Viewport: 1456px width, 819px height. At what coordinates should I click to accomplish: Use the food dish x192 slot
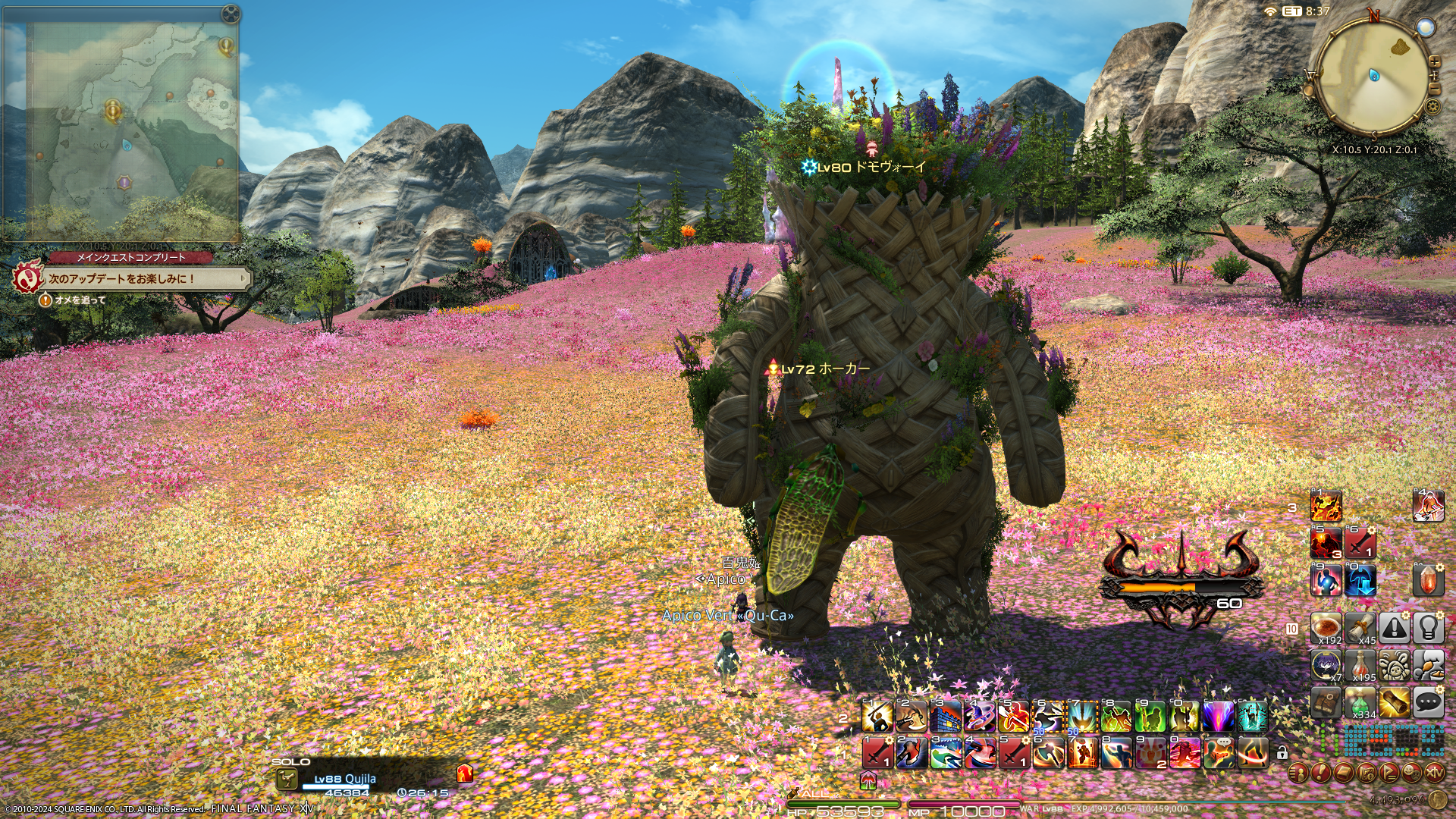pyautogui.click(x=1326, y=627)
